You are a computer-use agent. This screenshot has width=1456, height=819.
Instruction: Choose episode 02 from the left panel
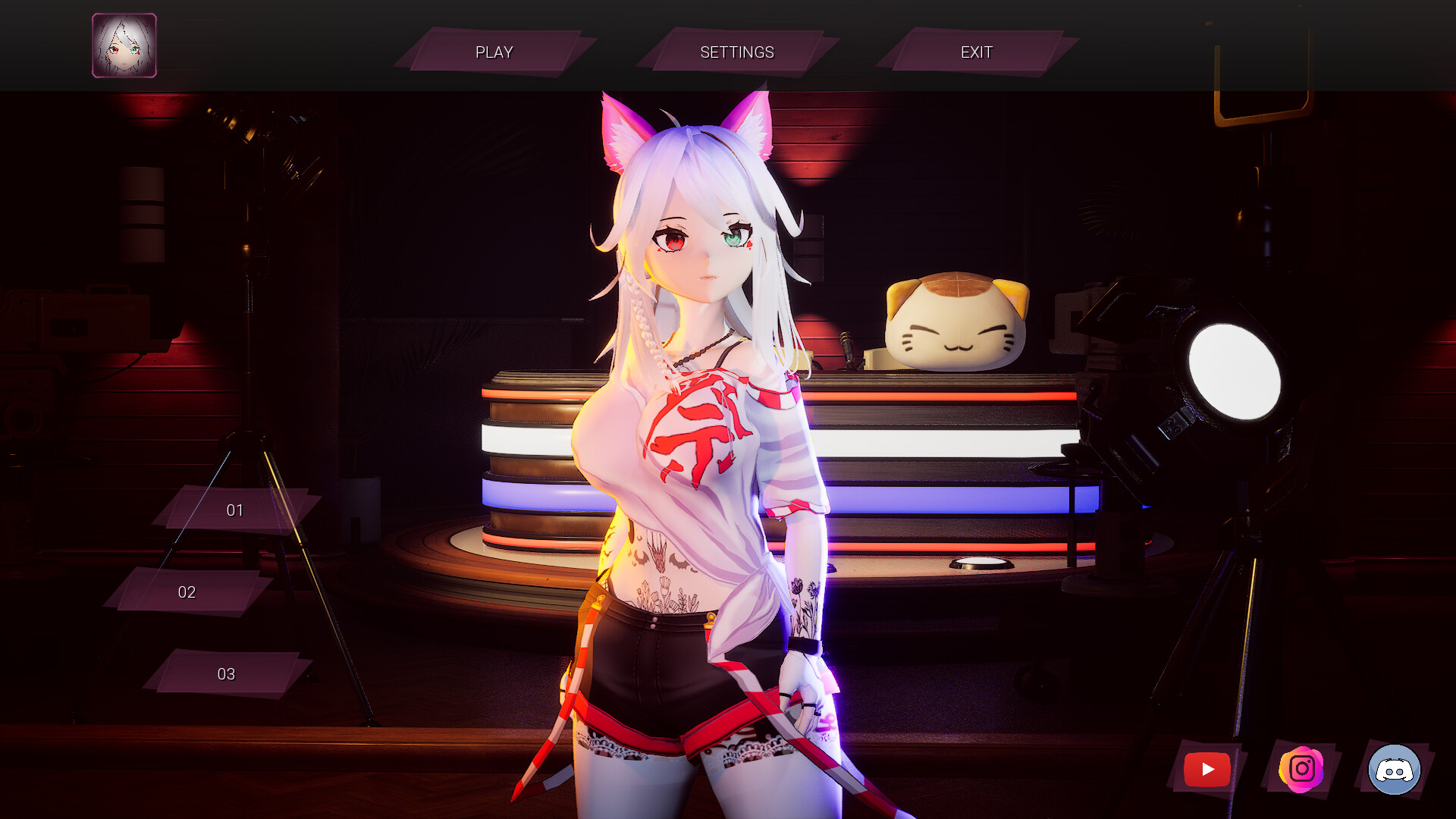(186, 592)
